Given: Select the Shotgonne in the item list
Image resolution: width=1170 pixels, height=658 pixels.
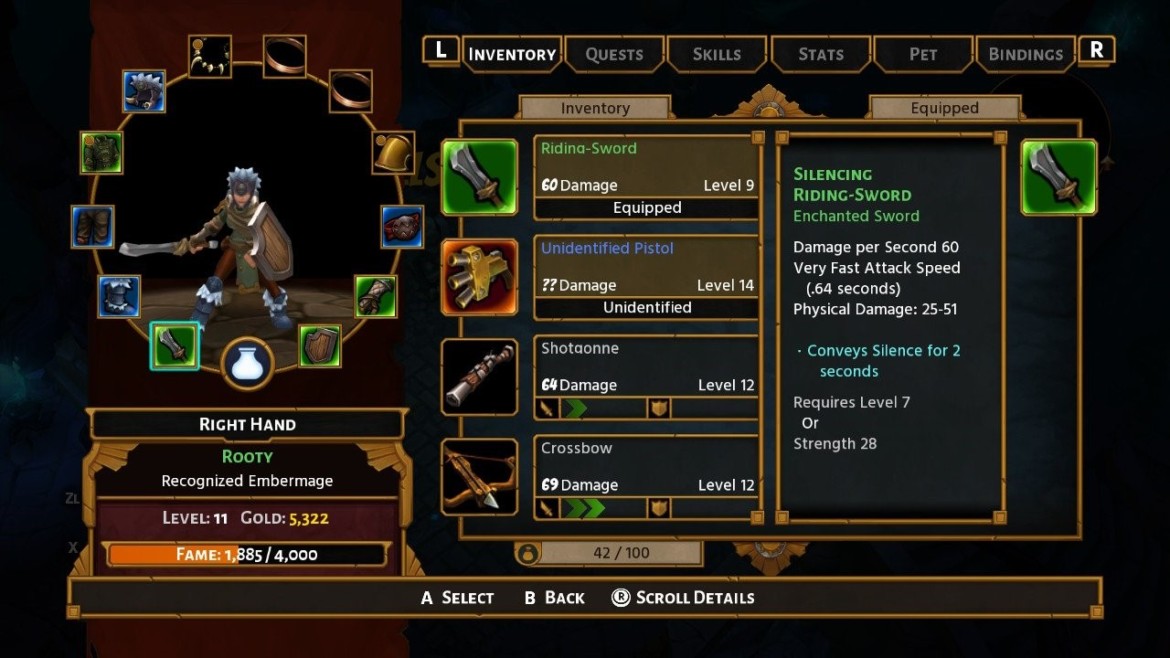Looking at the screenshot, I should tap(646, 378).
